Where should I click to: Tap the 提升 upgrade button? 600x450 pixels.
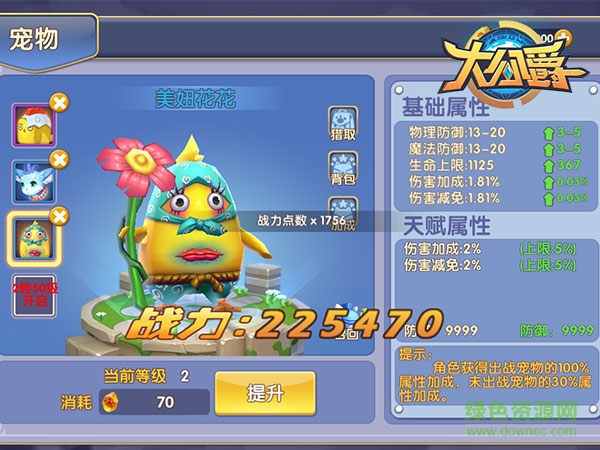click(264, 393)
